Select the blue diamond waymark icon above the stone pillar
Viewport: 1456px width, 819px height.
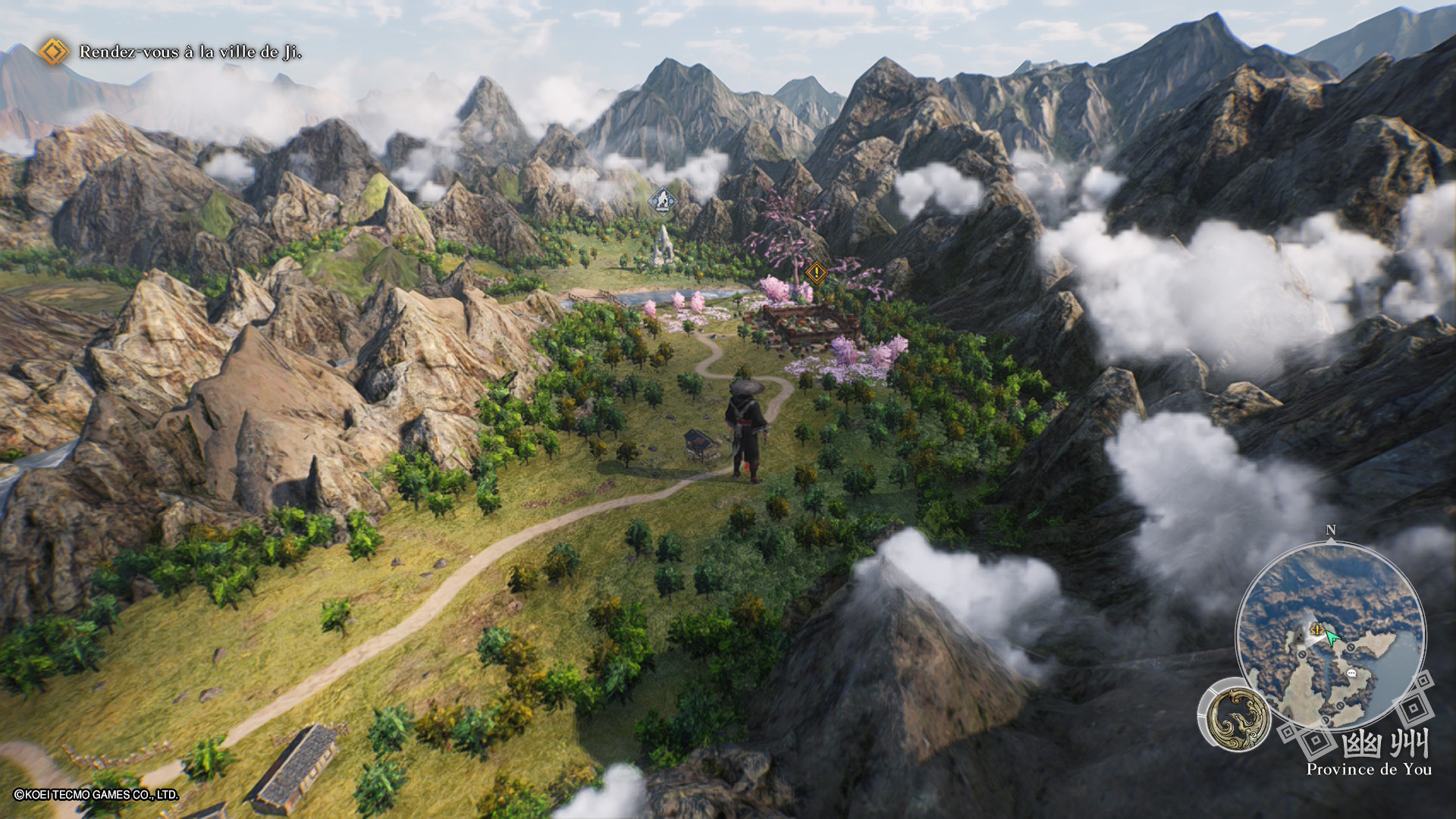[663, 200]
